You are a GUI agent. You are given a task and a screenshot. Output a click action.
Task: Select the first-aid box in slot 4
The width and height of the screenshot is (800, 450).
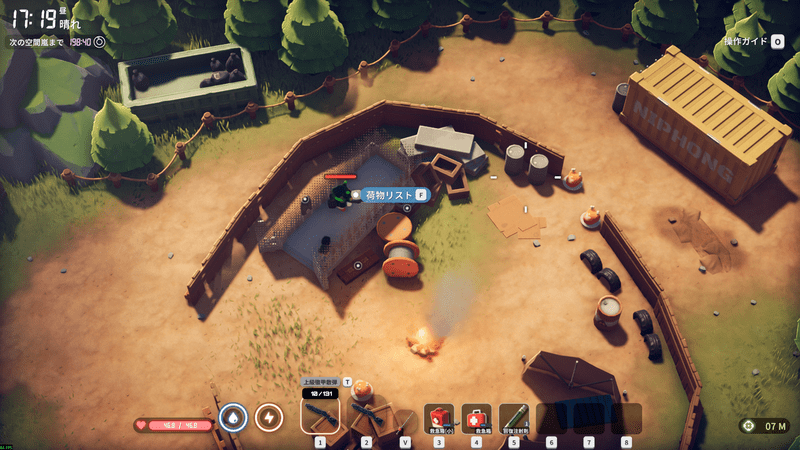point(476,418)
